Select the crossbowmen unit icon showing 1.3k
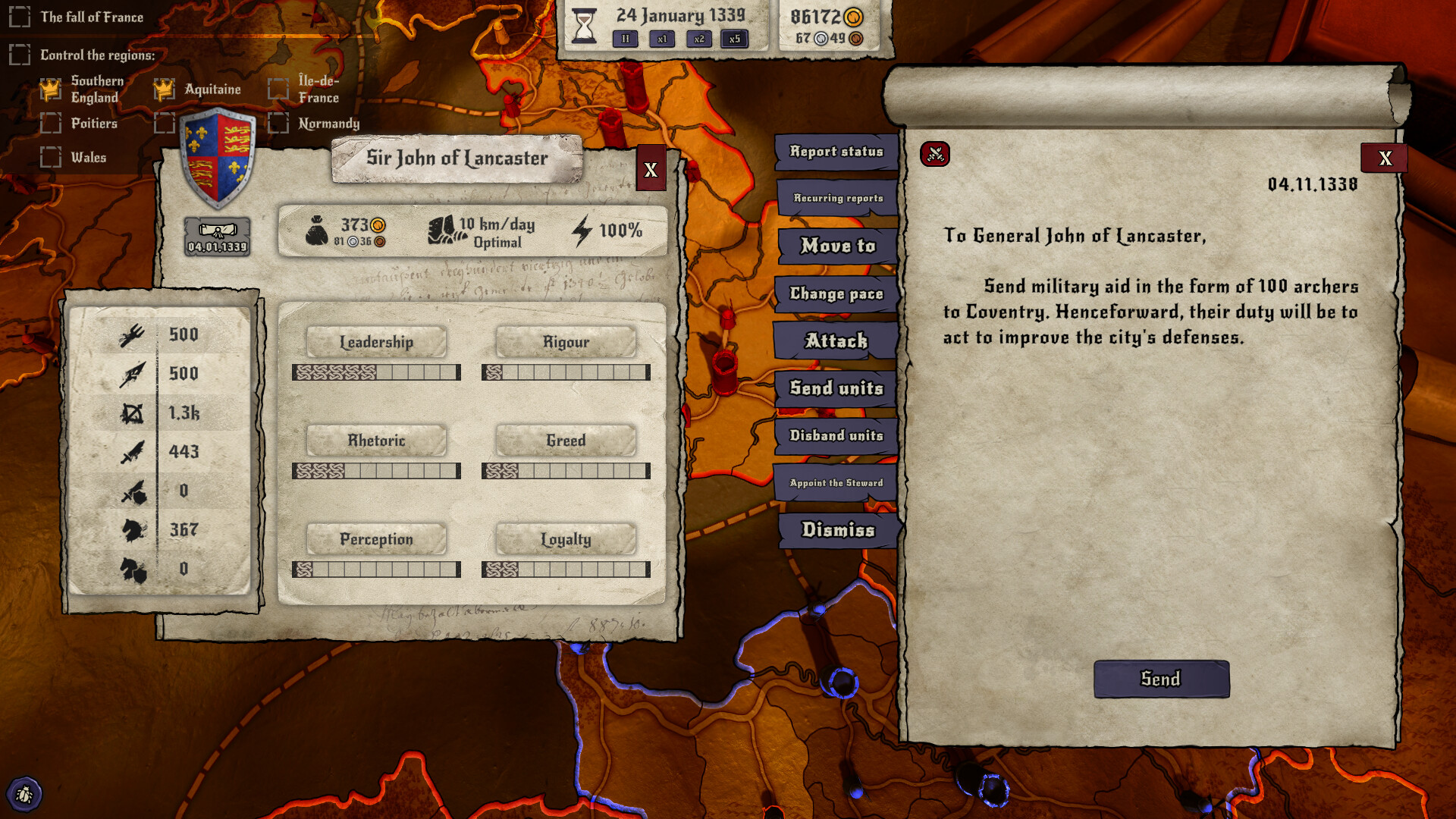 [x=133, y=413]
